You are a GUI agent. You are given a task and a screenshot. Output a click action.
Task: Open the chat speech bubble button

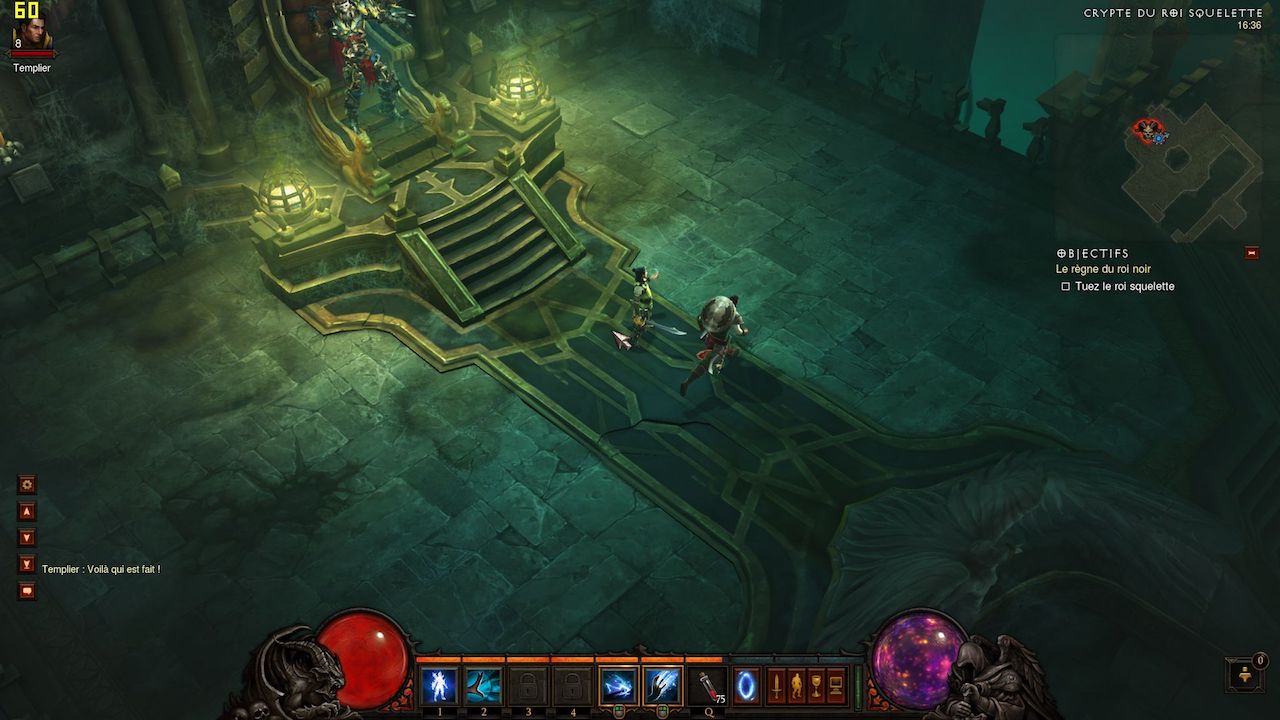pos(27,591)
